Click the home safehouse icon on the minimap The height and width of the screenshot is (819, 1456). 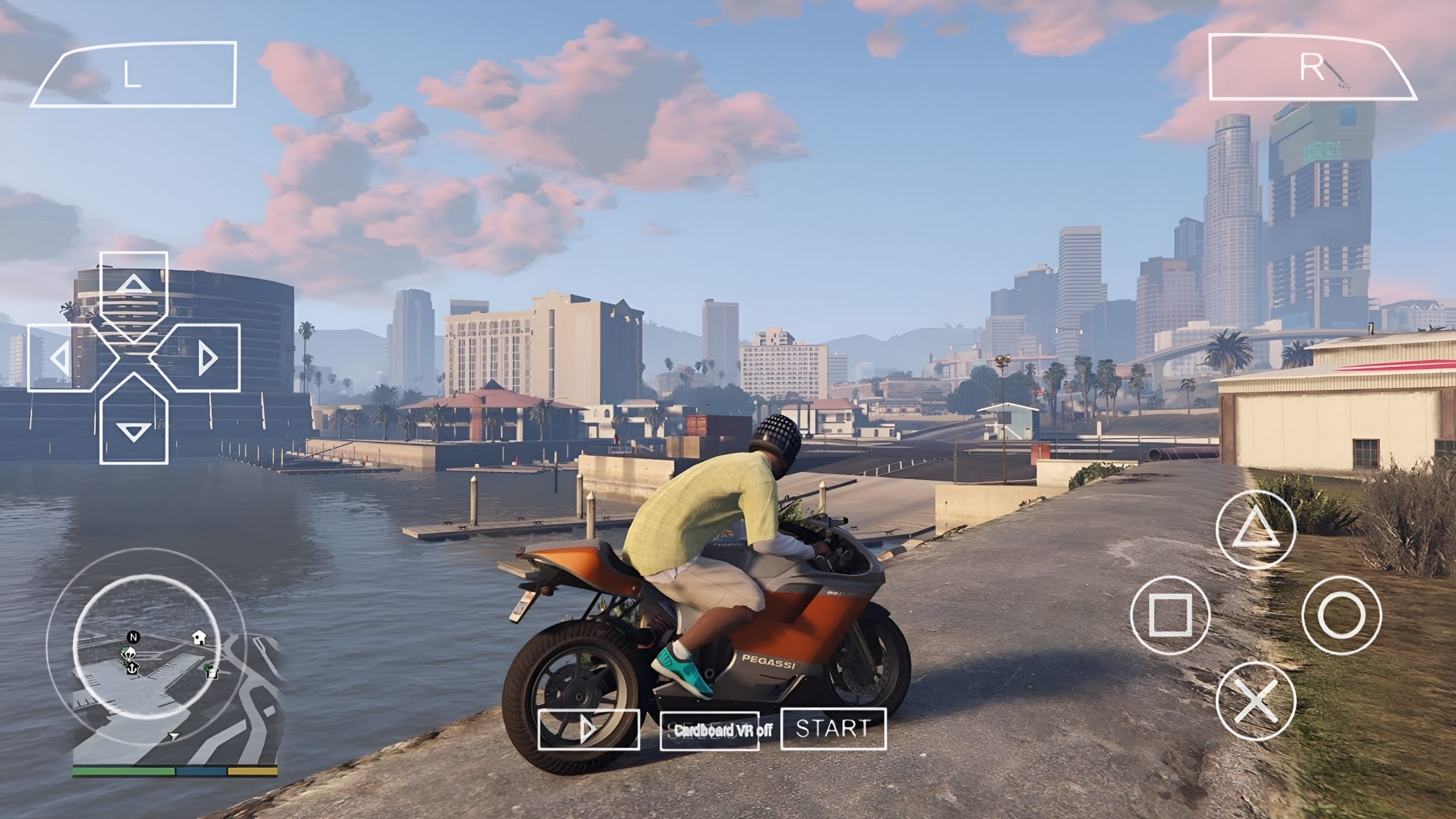[x=199, y=638]
